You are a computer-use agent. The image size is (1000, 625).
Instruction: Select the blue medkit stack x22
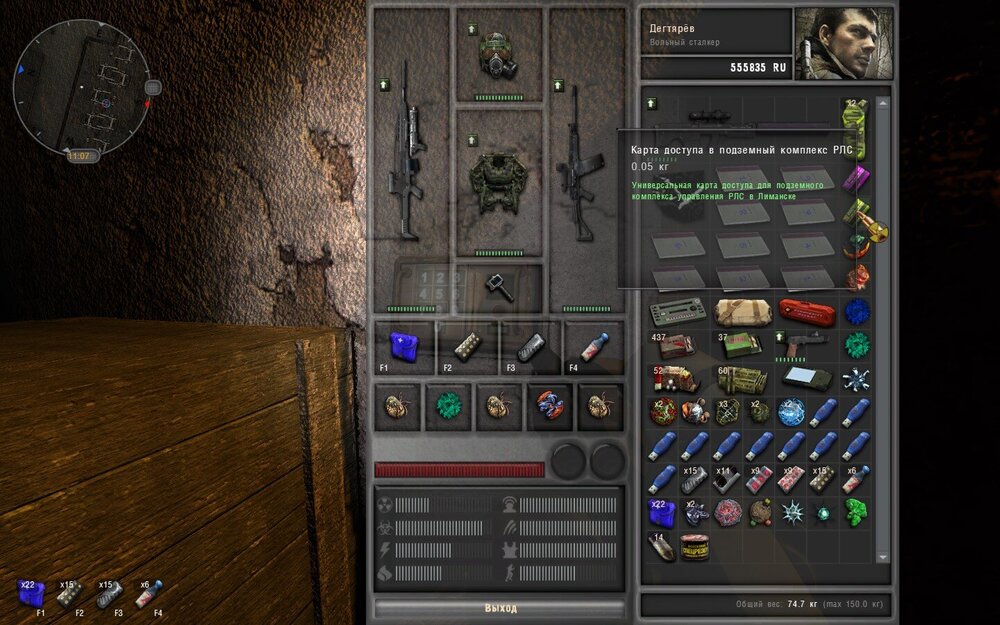[662, 513]
